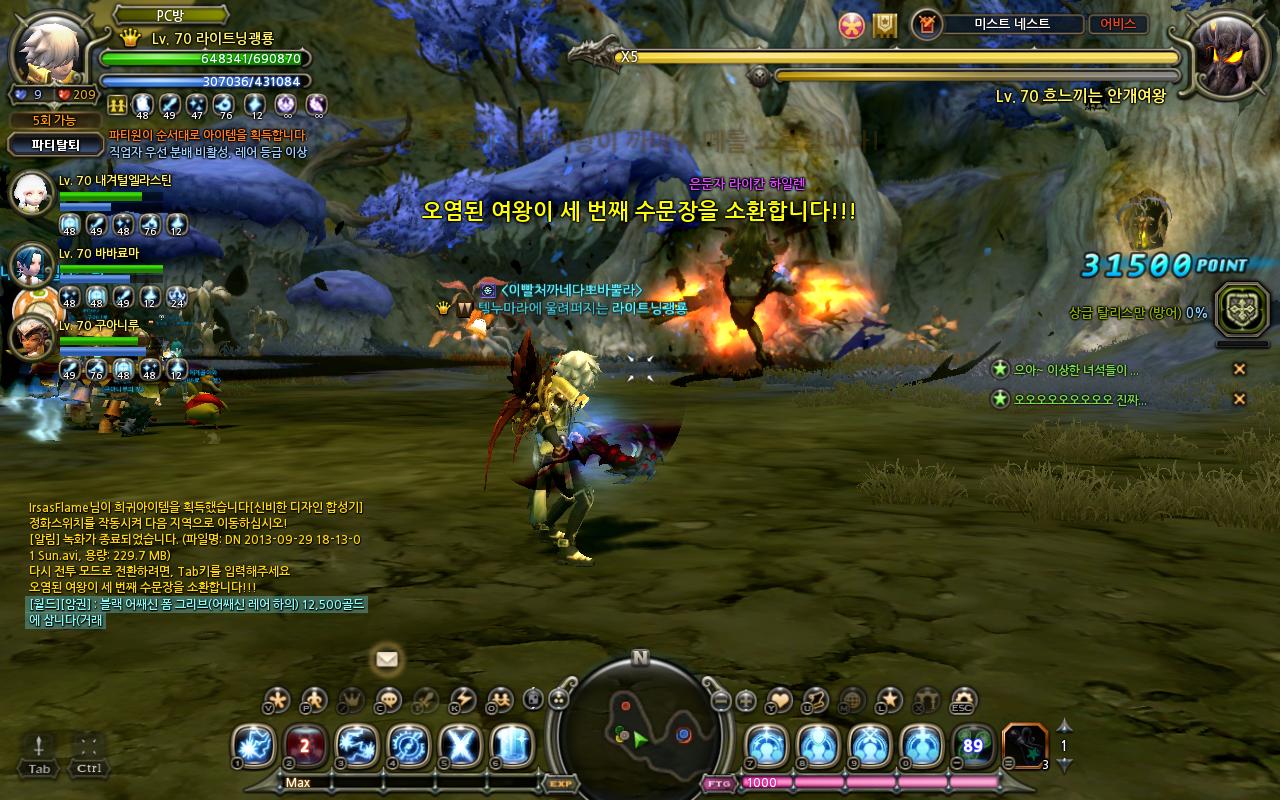Activate the skill in hotbar slot 1

(254, 746)
